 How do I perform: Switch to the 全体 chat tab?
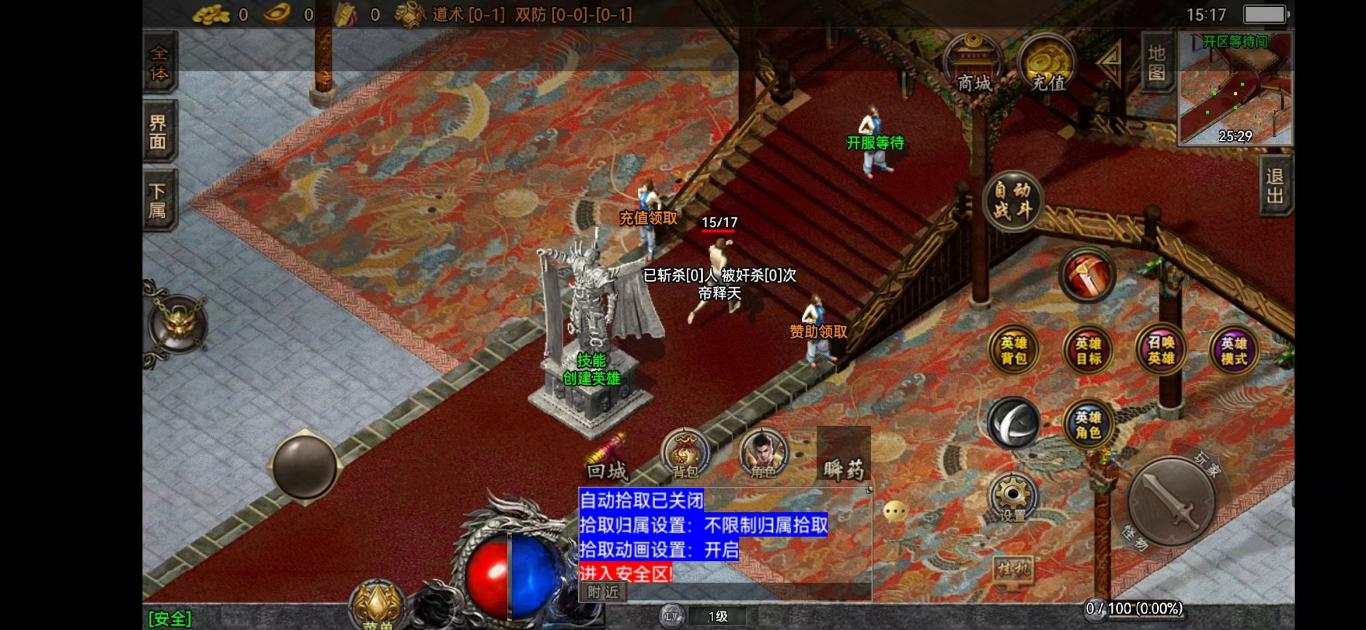pos(159,62)
